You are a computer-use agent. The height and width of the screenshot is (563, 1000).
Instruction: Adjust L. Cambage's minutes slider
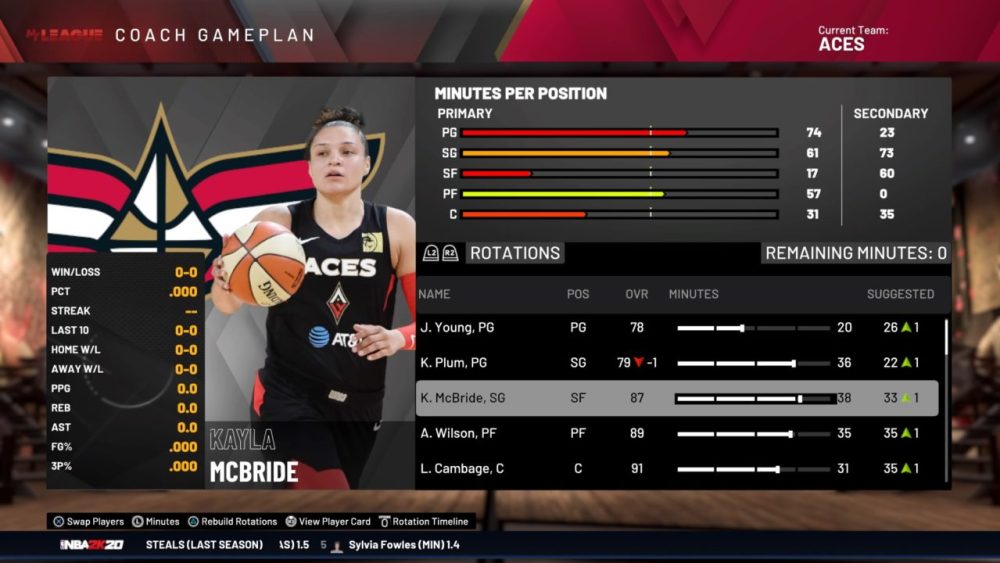(x=777, y=468)
